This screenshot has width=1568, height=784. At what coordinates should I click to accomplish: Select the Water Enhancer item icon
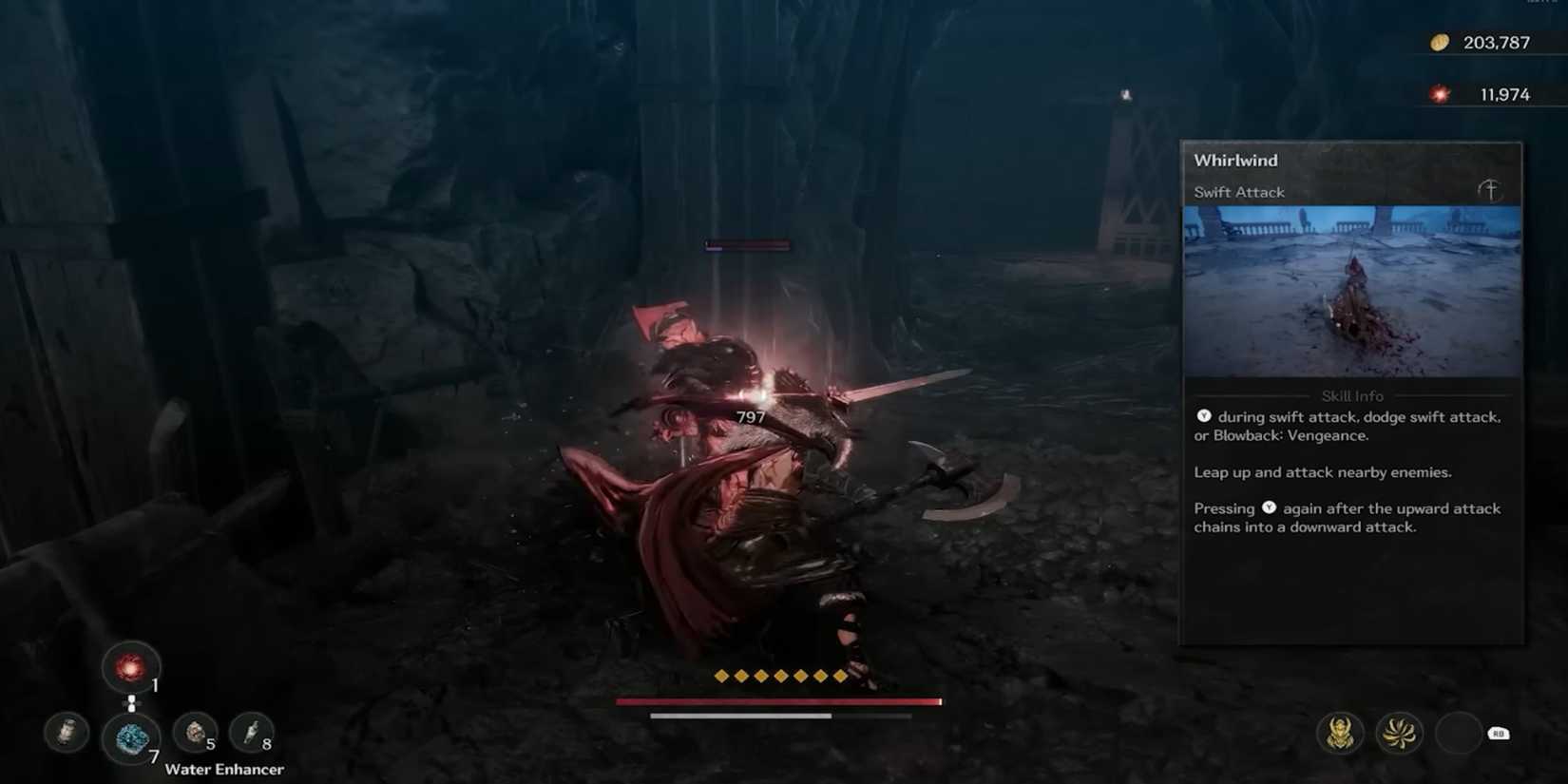click(130, 734)
